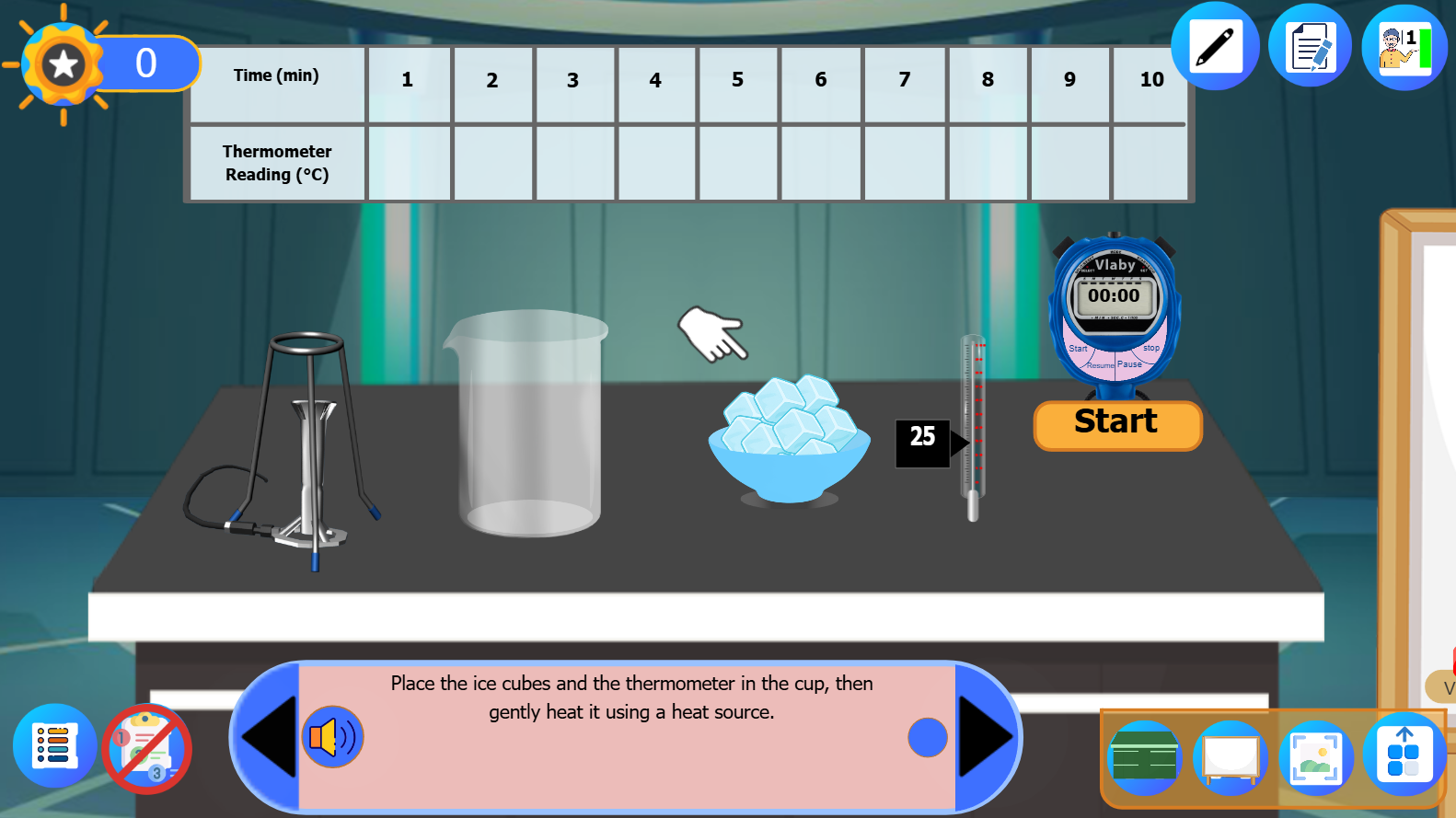Open the worksheet notes icon
This screenshot has height=818, width=1456.
click(1310, 45)
